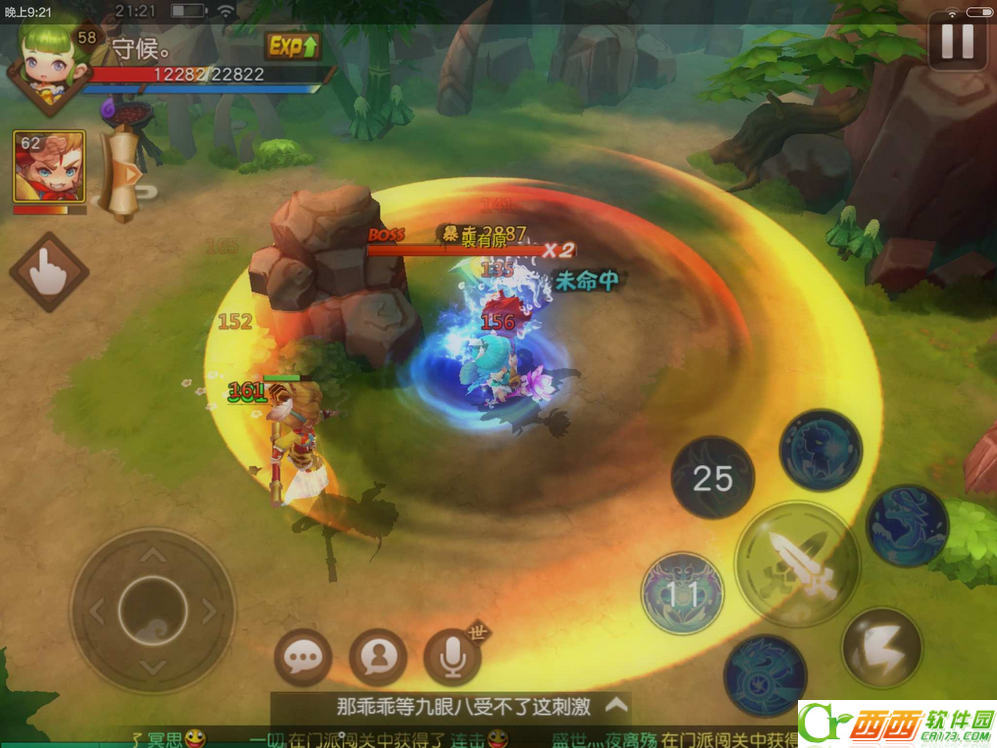Screen dimensions: 997x748
Task: Tap the skill showing 25 cooldown
Action: pos(713,478)
